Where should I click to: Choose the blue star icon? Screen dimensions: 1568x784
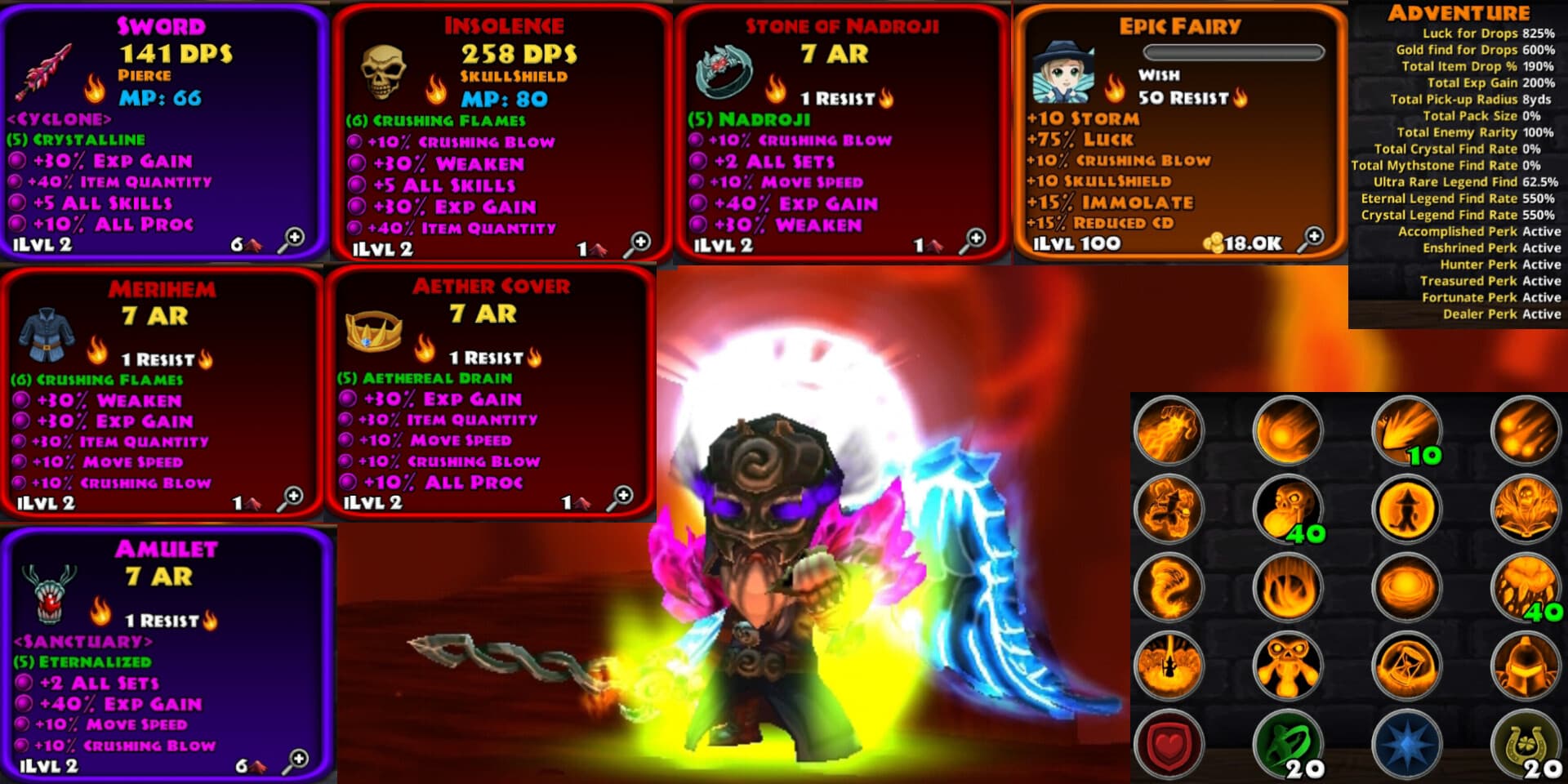tap(1406, 745)
